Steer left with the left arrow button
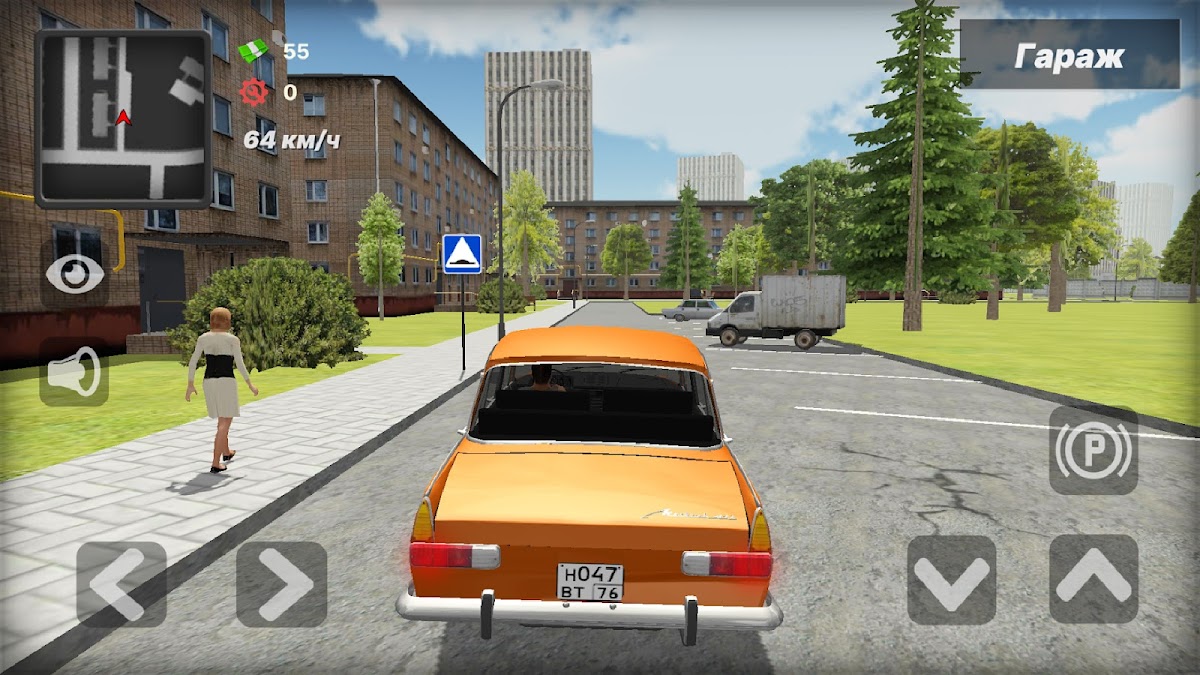The height and width of the screenshot is (675, 1200). point(121,584)
